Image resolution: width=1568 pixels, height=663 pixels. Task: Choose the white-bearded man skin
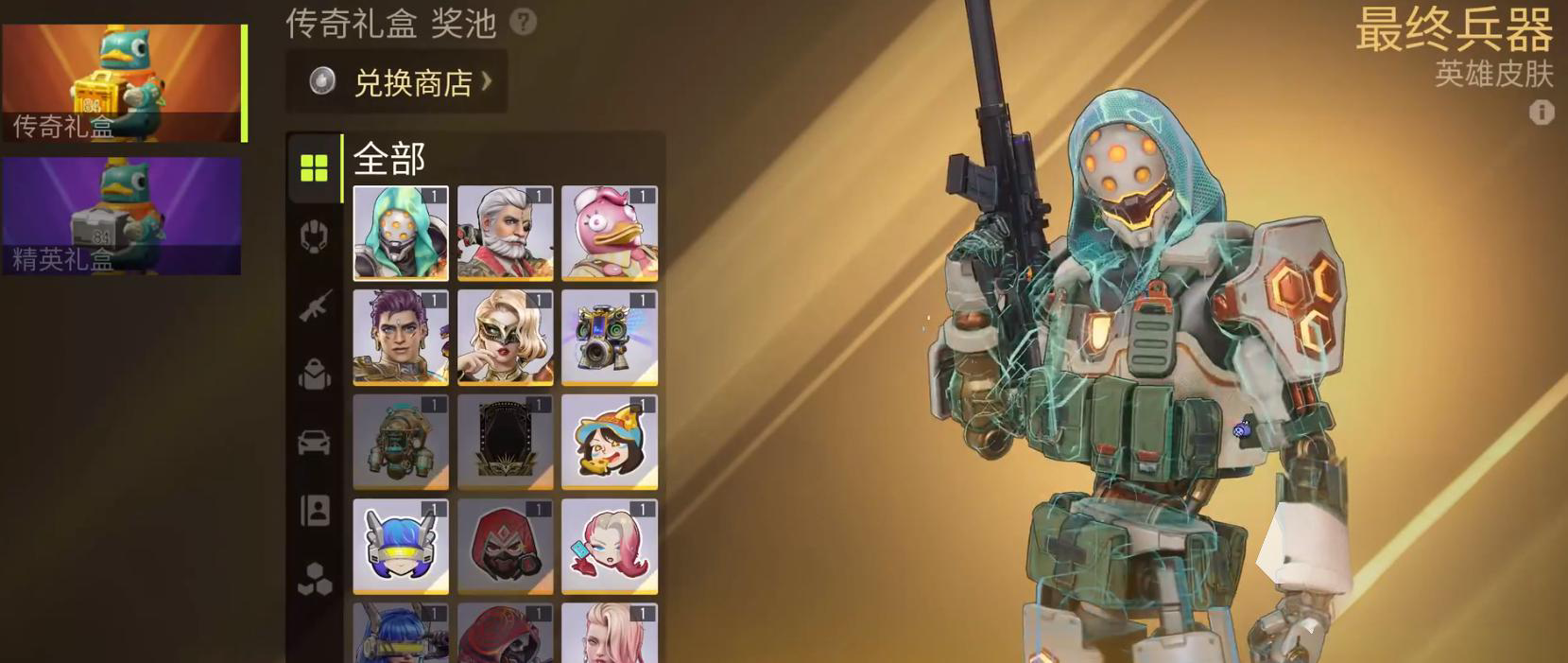[505, 233]
